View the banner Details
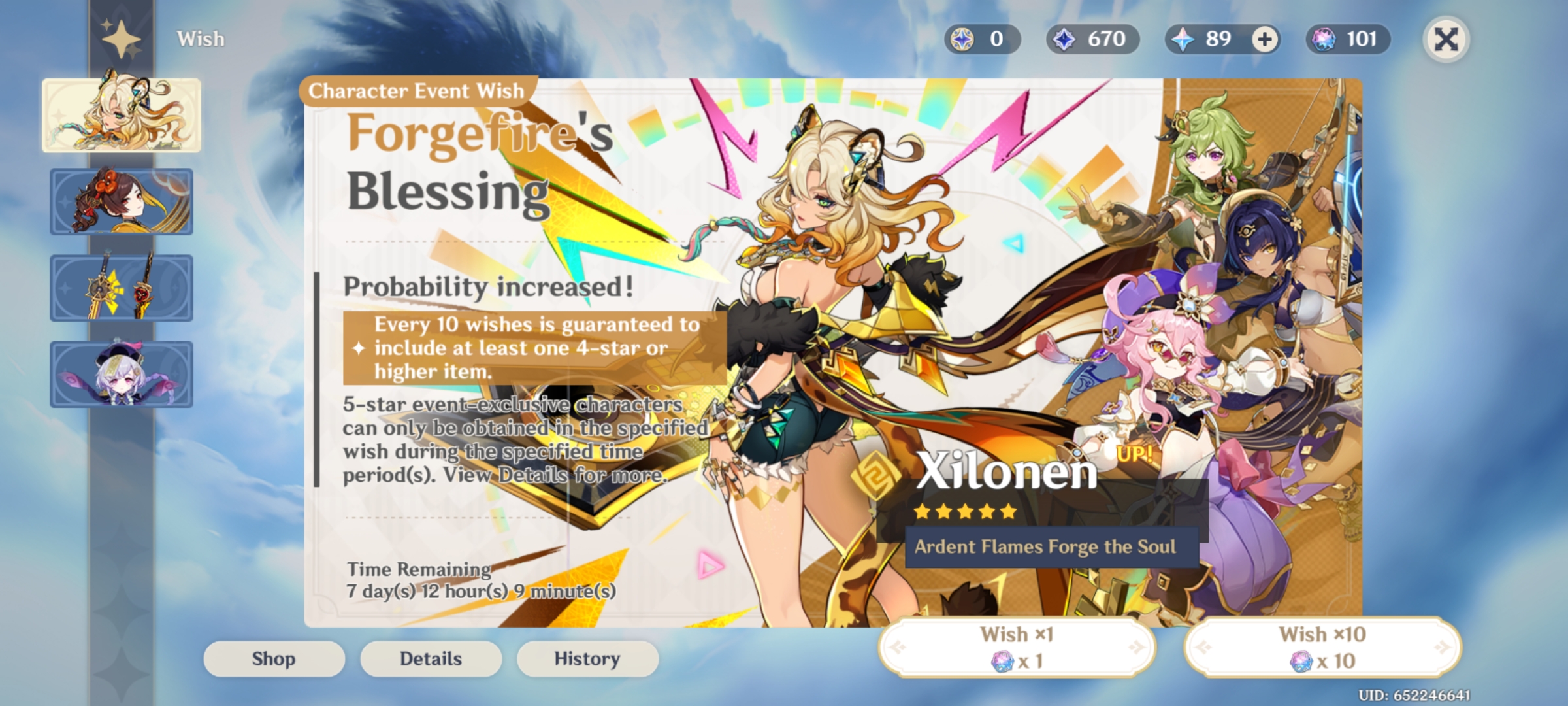Screen dimensions: 1568x706 click(x=431, y=658)
